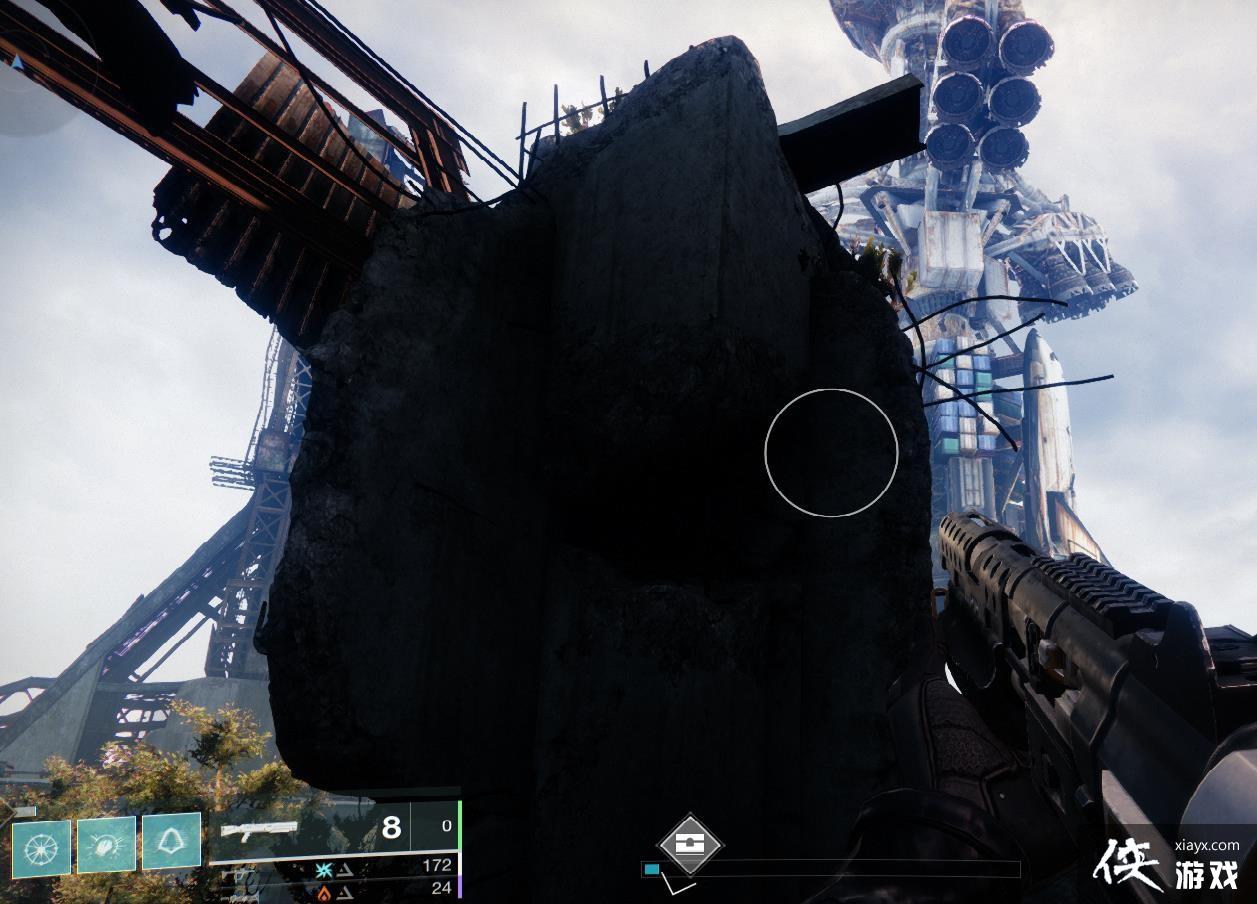Viewport: 1257px width, 904px height.
Task: Select the grenade ability icon
Action: coord(41,848)
